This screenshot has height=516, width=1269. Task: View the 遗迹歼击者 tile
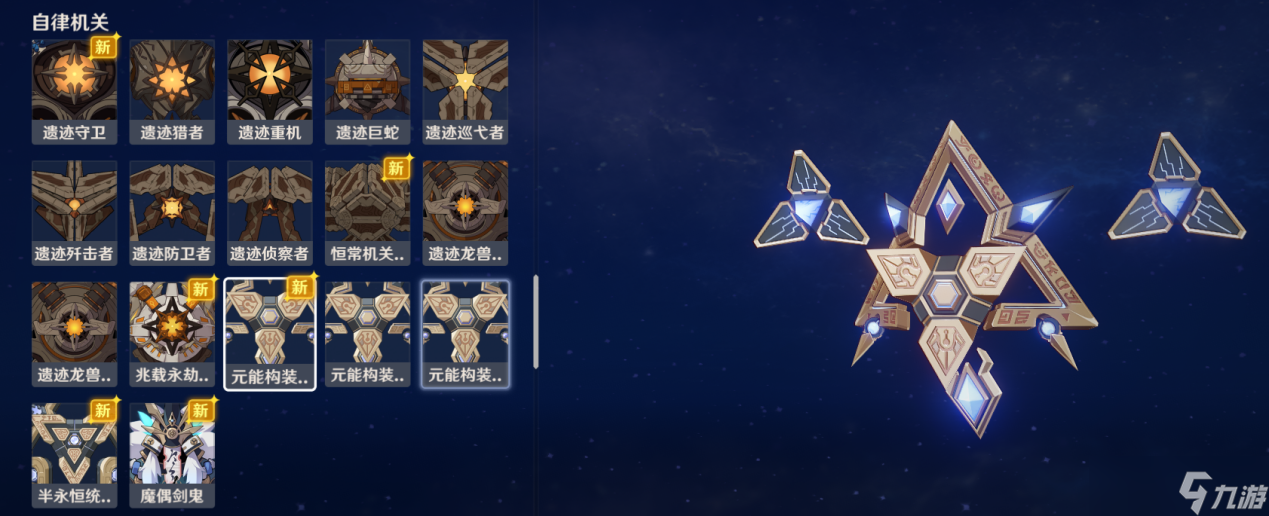74,212
